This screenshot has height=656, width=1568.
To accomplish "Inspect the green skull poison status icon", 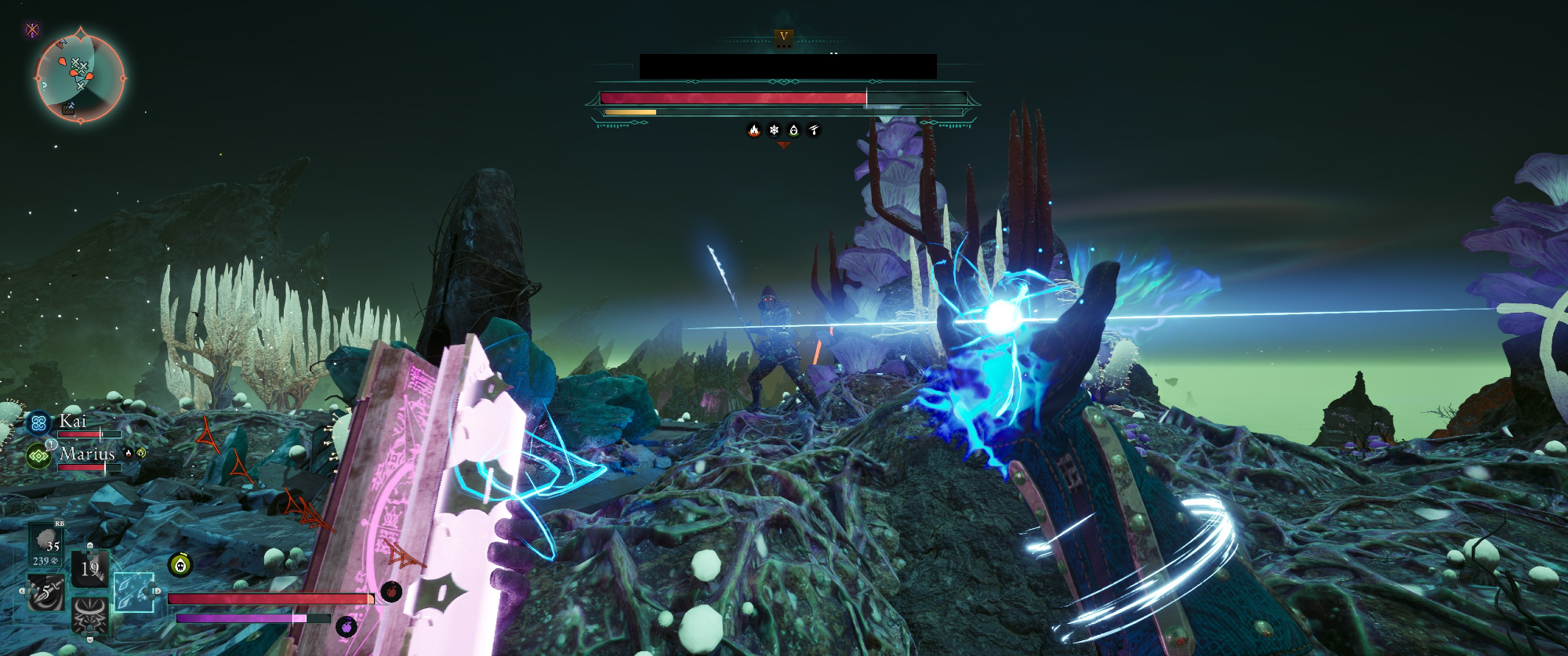I will click(x=180, y=564).
